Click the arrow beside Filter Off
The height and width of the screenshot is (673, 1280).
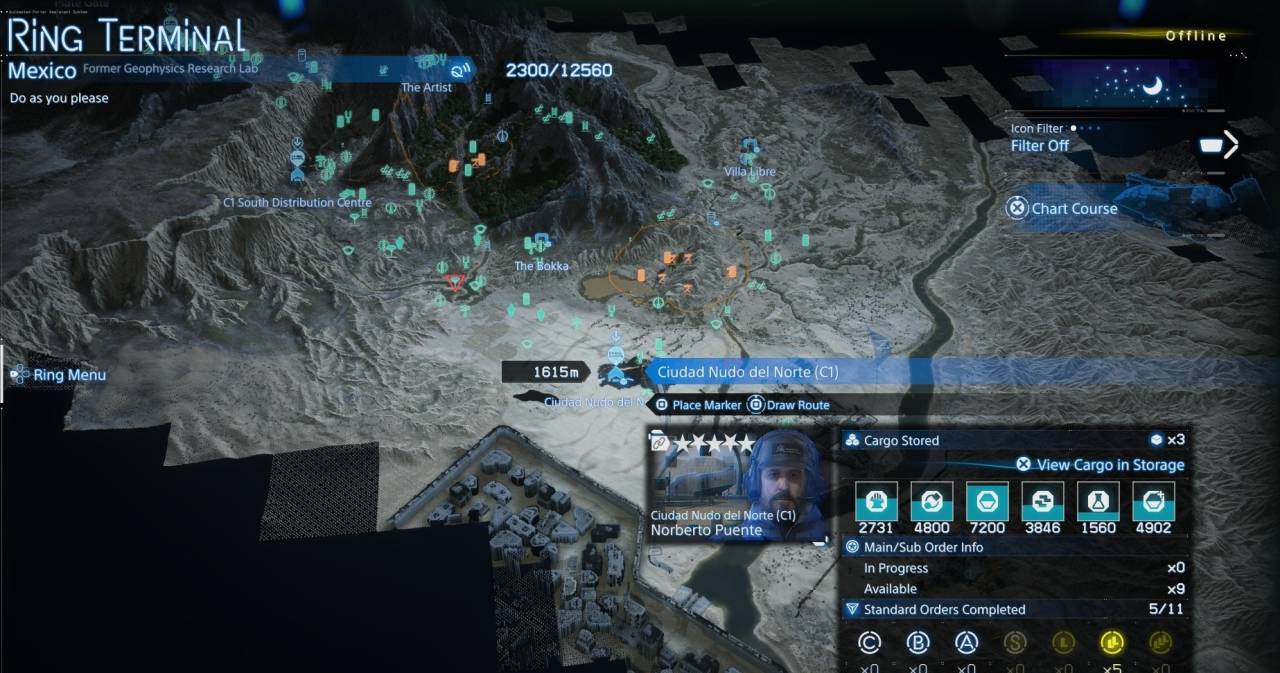1231,145
